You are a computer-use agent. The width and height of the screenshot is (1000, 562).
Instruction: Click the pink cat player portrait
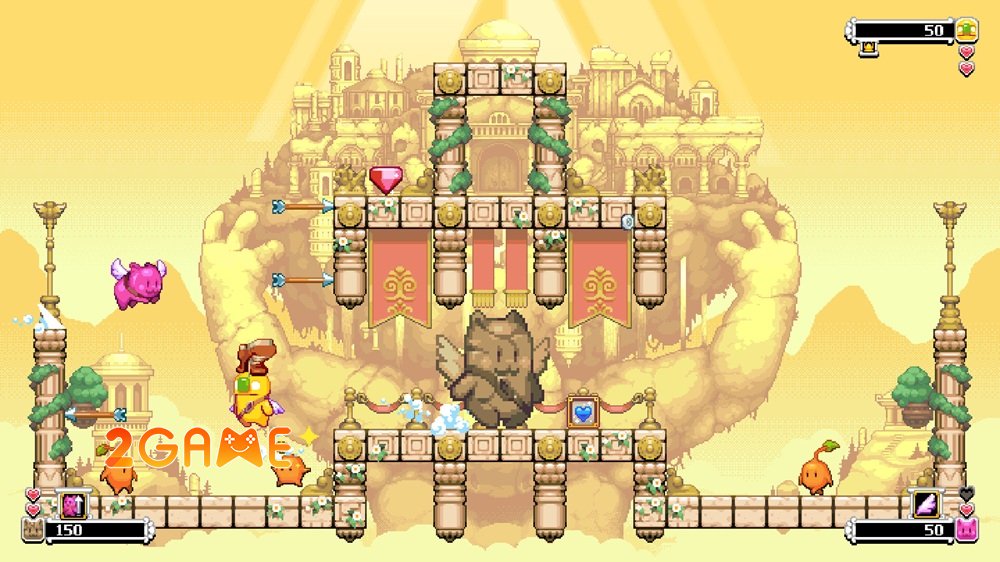pyautogui.click(x=966, y=529)
